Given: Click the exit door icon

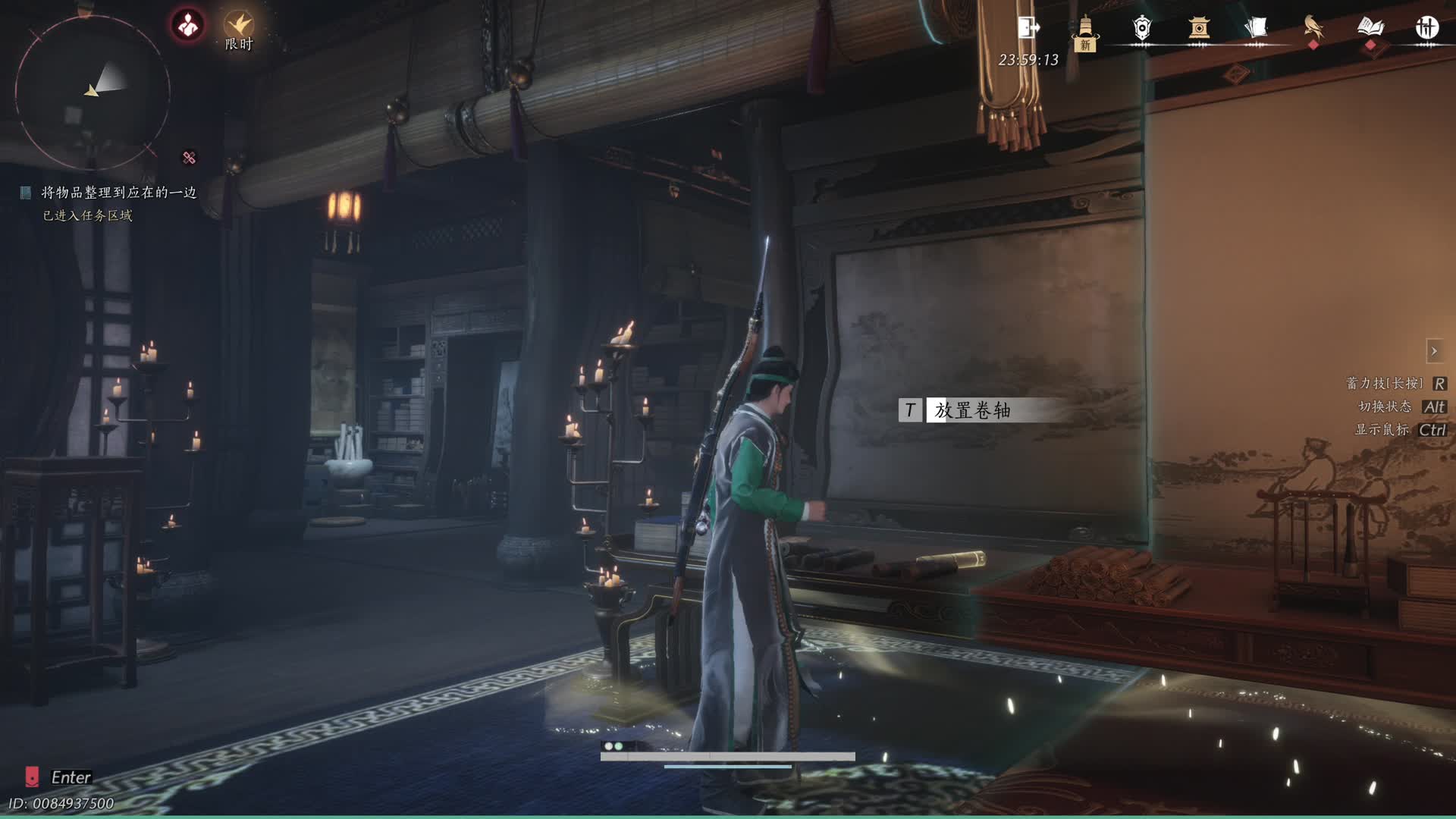Looking at the screenshot, I should point(1028,28).
